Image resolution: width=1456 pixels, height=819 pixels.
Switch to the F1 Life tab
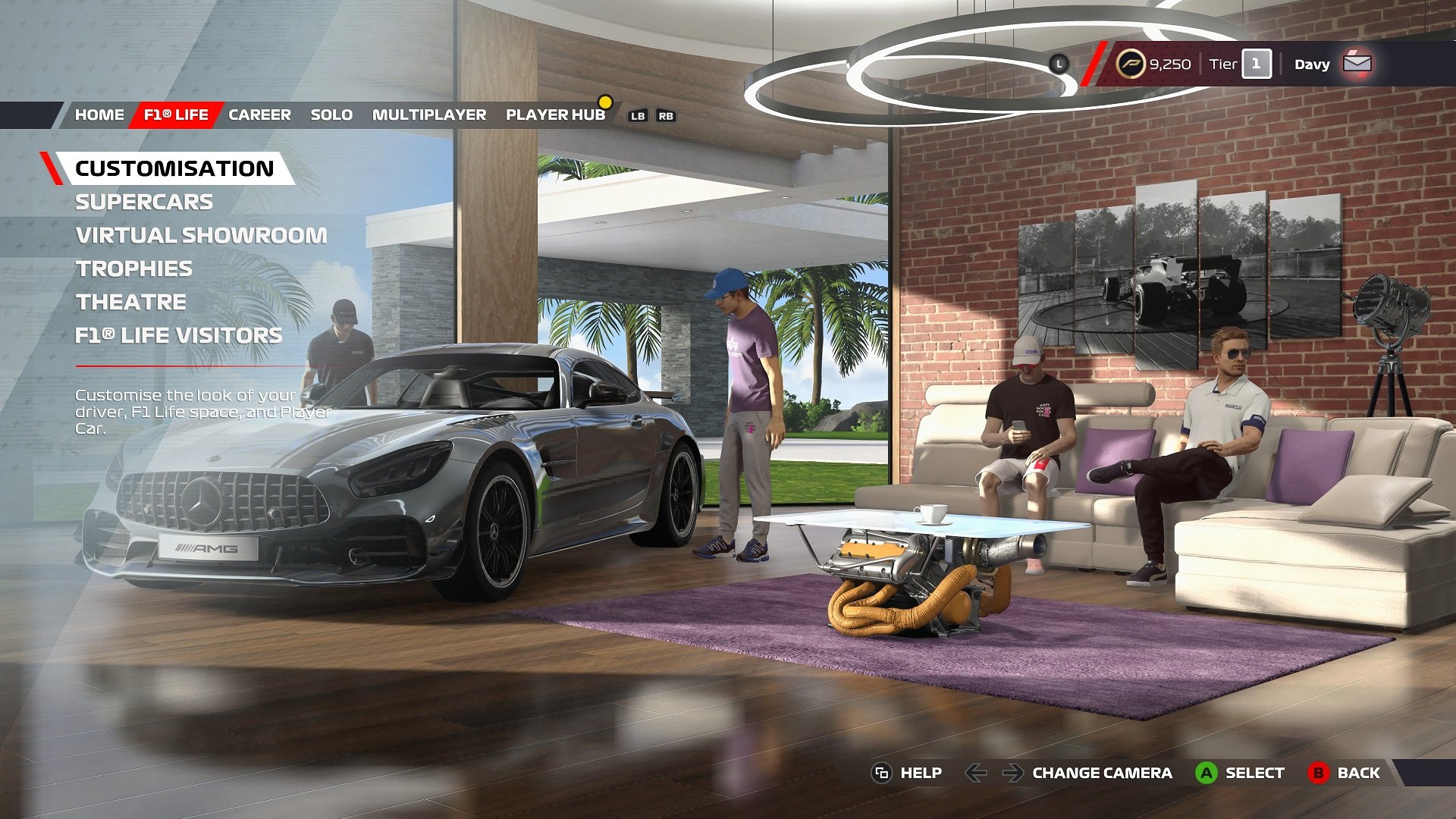point(175,115)
